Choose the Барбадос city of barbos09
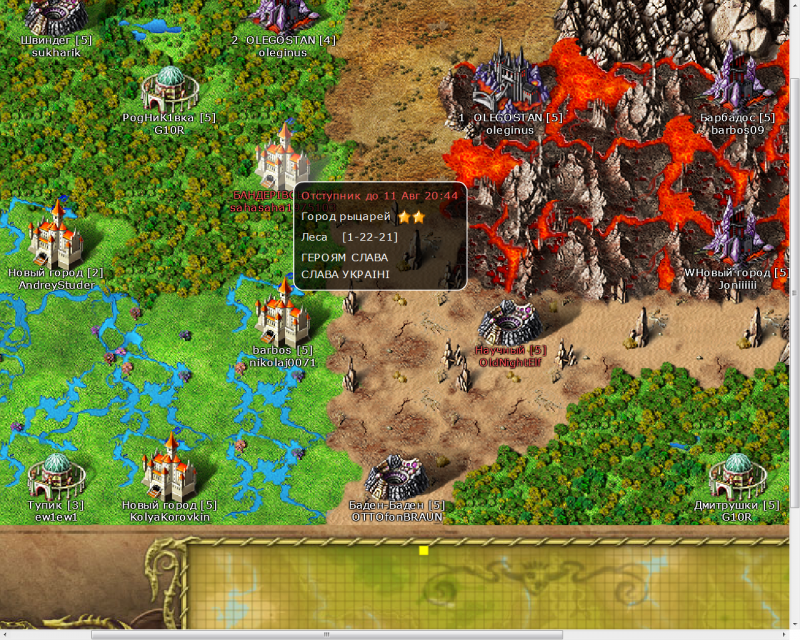 (738, 80)
